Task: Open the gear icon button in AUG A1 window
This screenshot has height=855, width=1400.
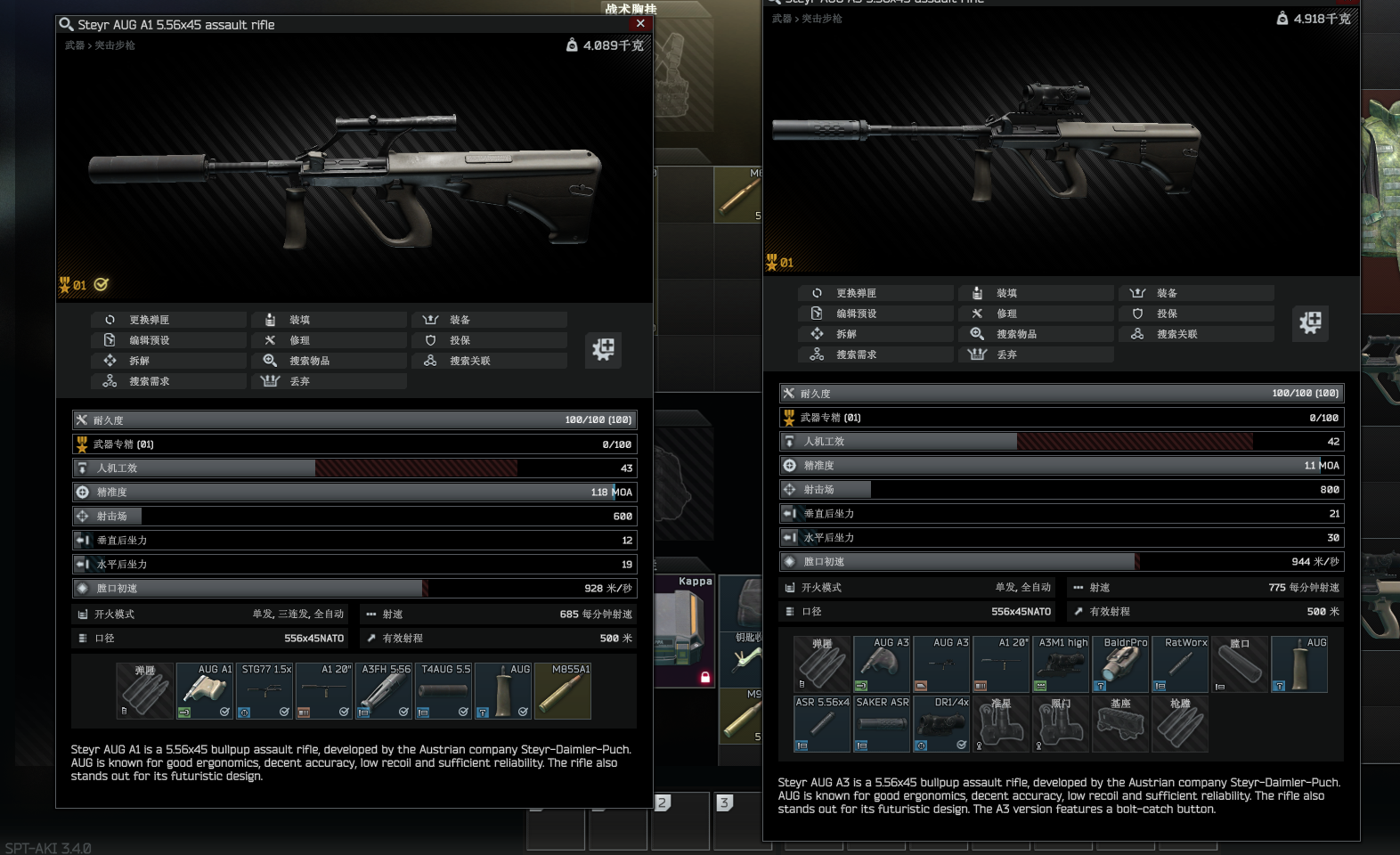Action: (x=603, y=349)
